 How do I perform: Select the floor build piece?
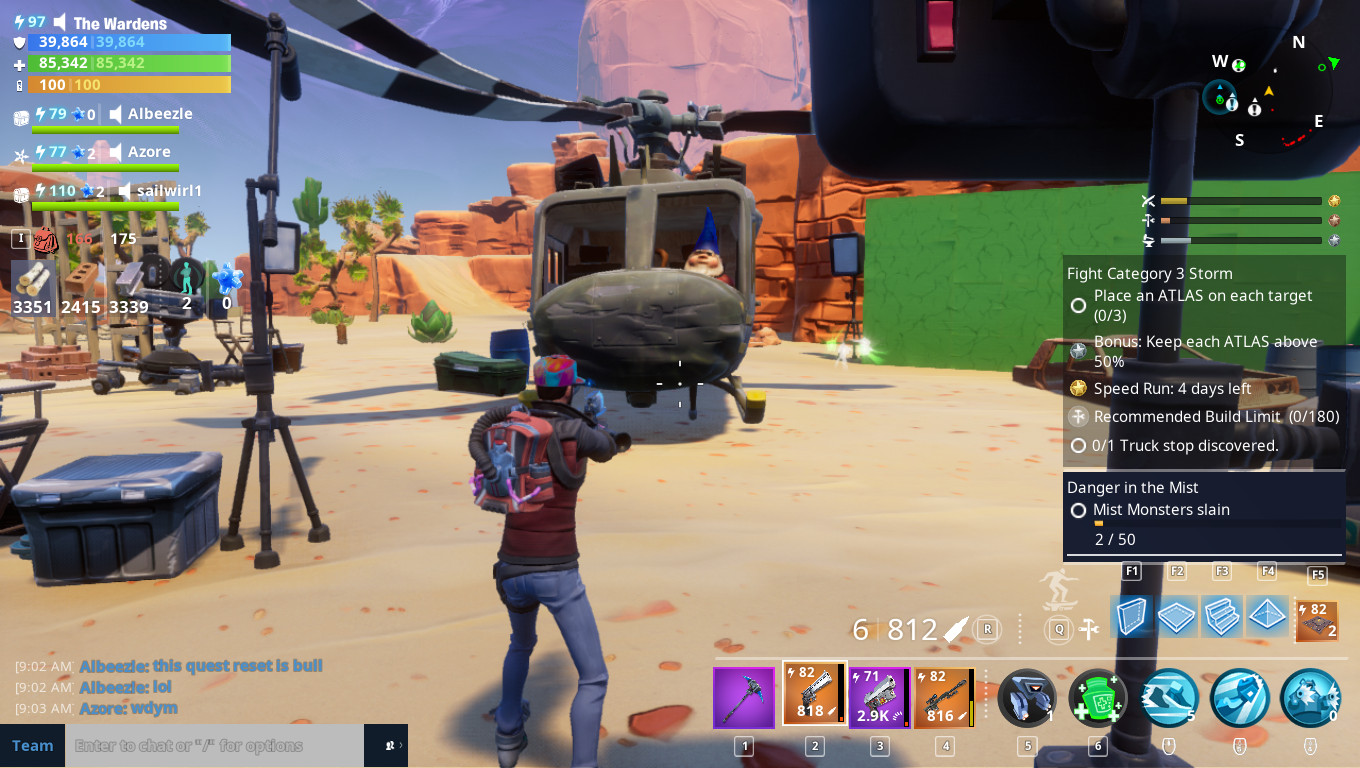click(1176, 617)
